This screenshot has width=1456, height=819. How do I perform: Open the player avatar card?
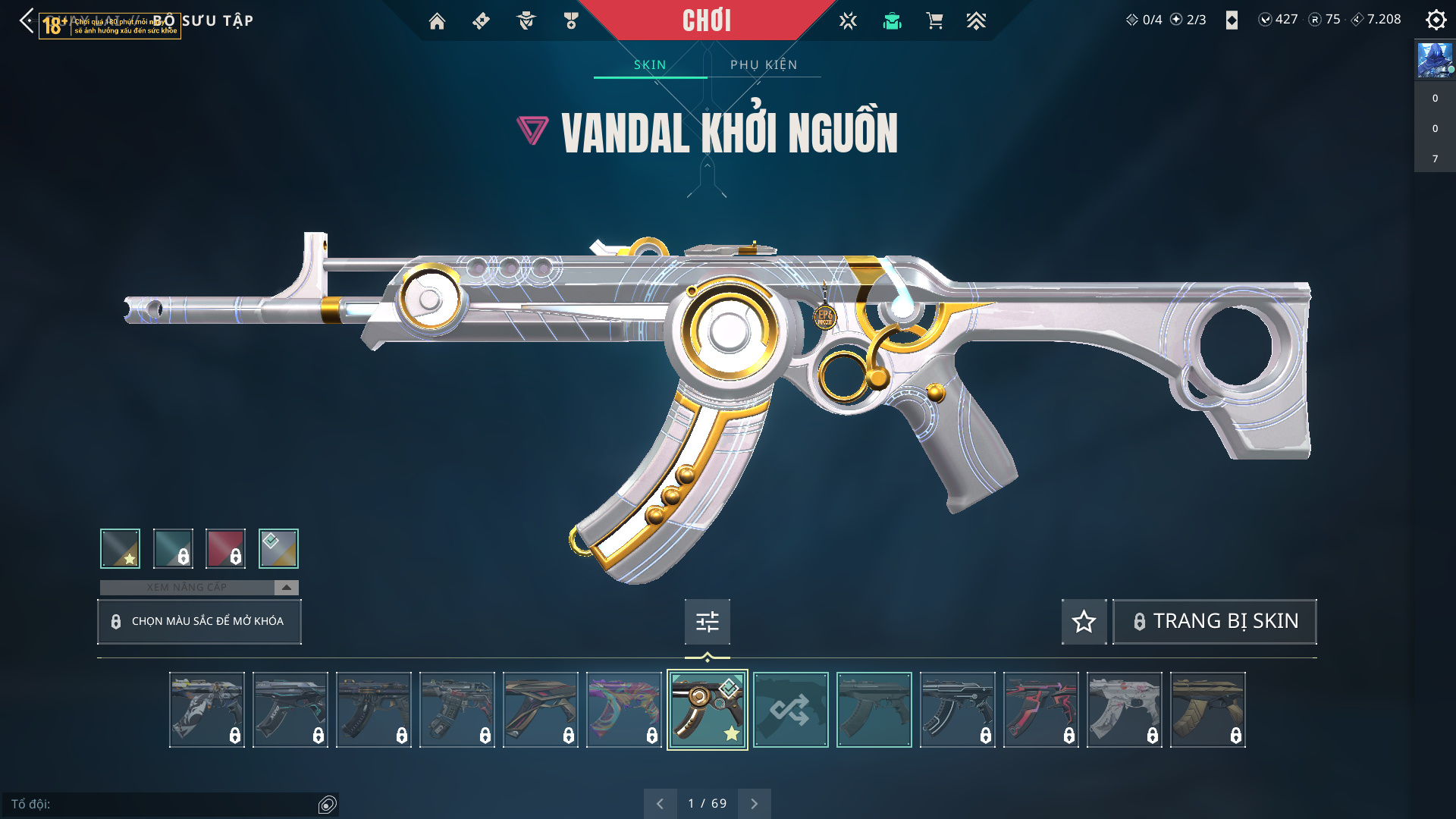click(1435, 61)
